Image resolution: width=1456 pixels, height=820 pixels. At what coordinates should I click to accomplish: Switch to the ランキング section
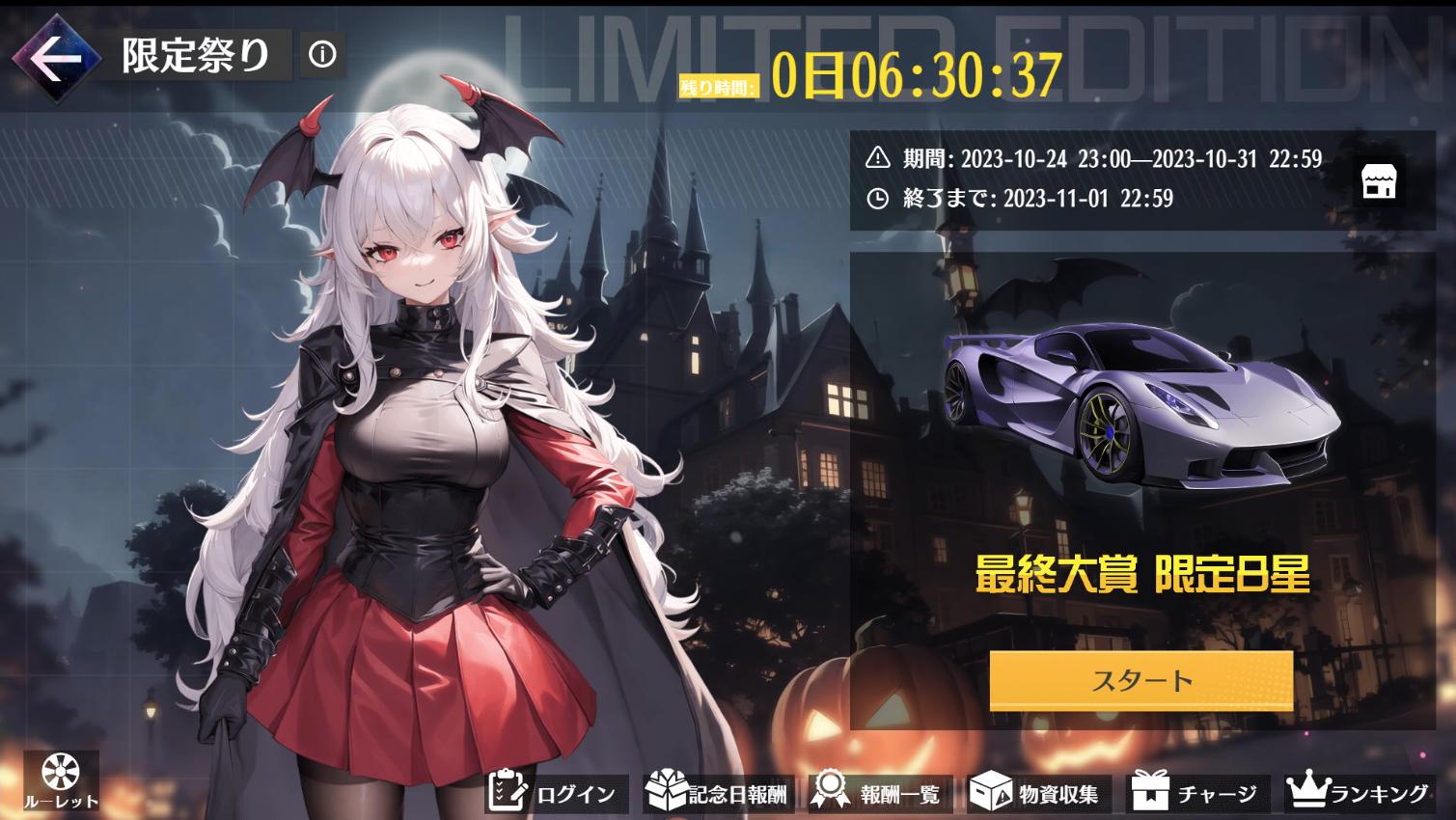[1378, 793]
